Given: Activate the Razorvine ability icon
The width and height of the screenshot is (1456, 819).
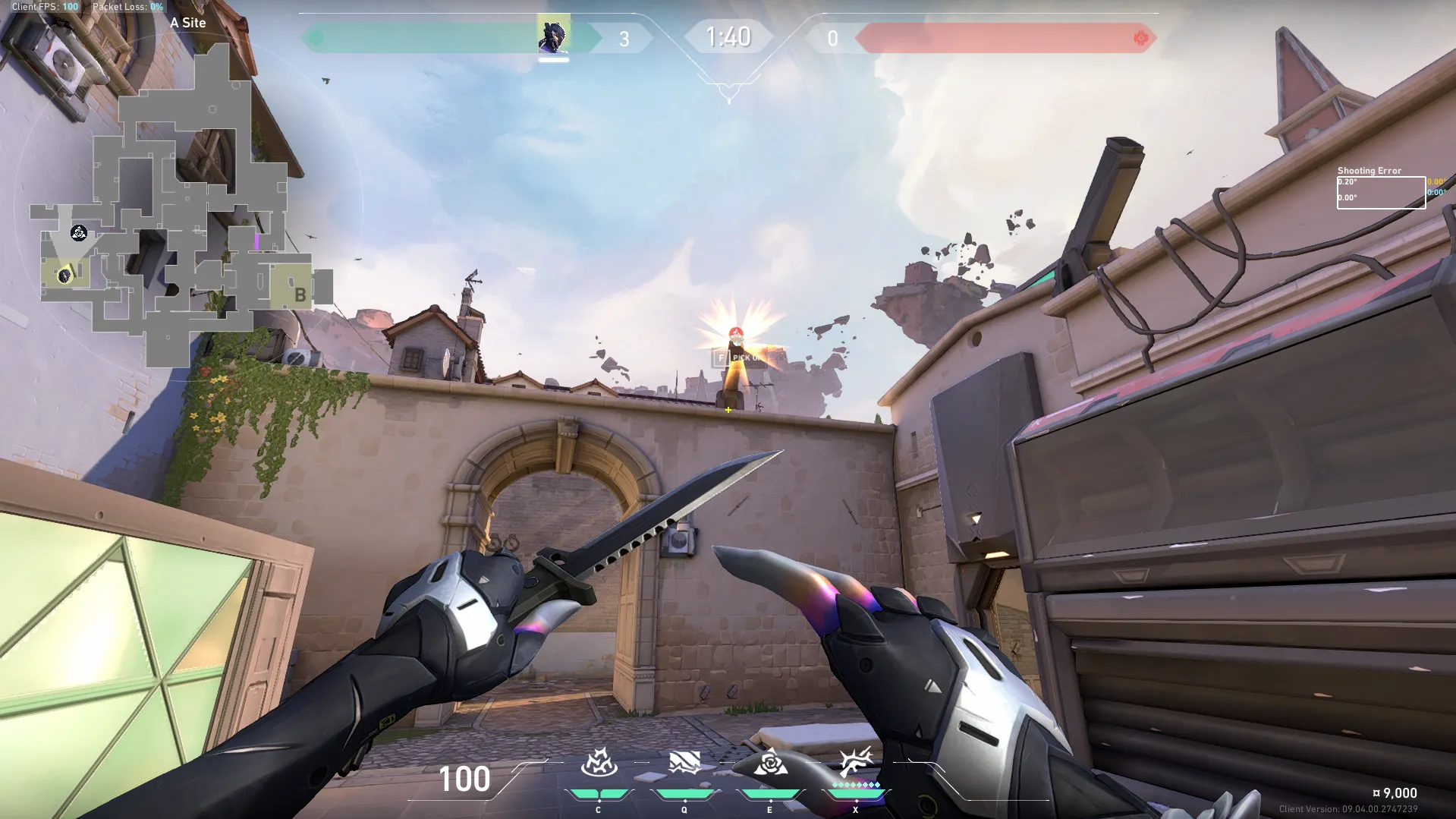Looking at the screenshot, I should pos(599,763).
